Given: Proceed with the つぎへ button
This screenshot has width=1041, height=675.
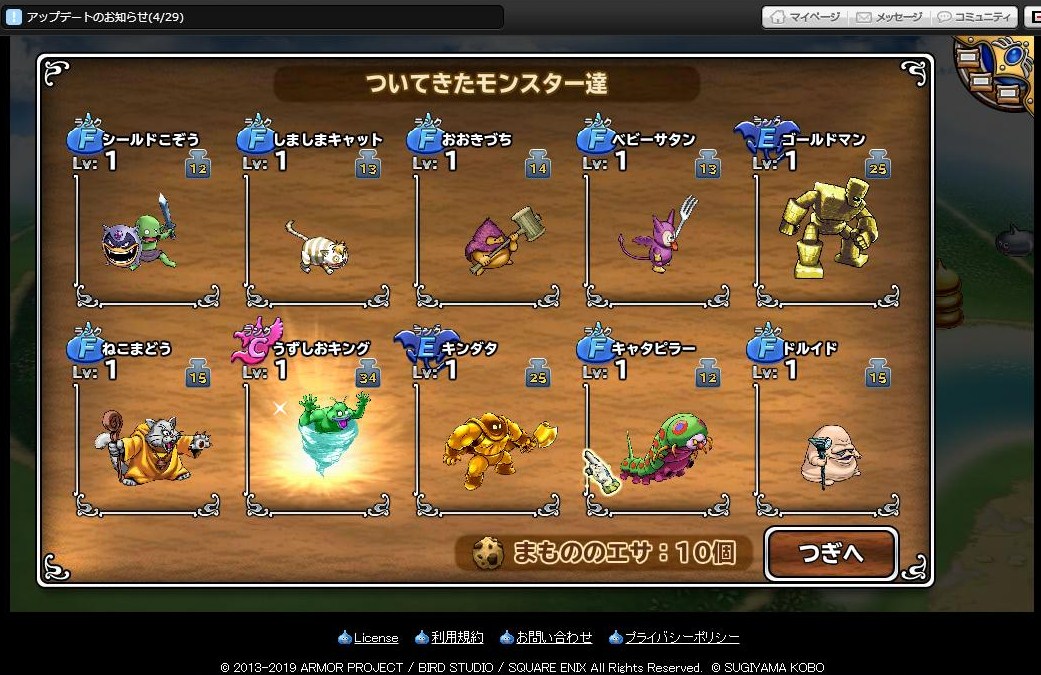Looking at the screenshot, I should click(x=831, y=553).
